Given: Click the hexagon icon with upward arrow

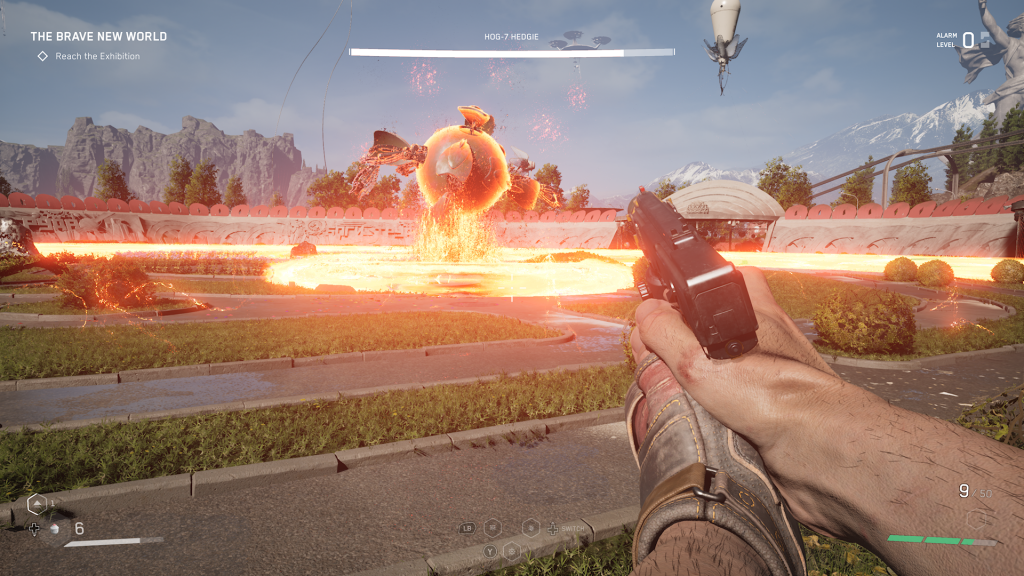Looking at the screenshot, I should tap(36, 503).
